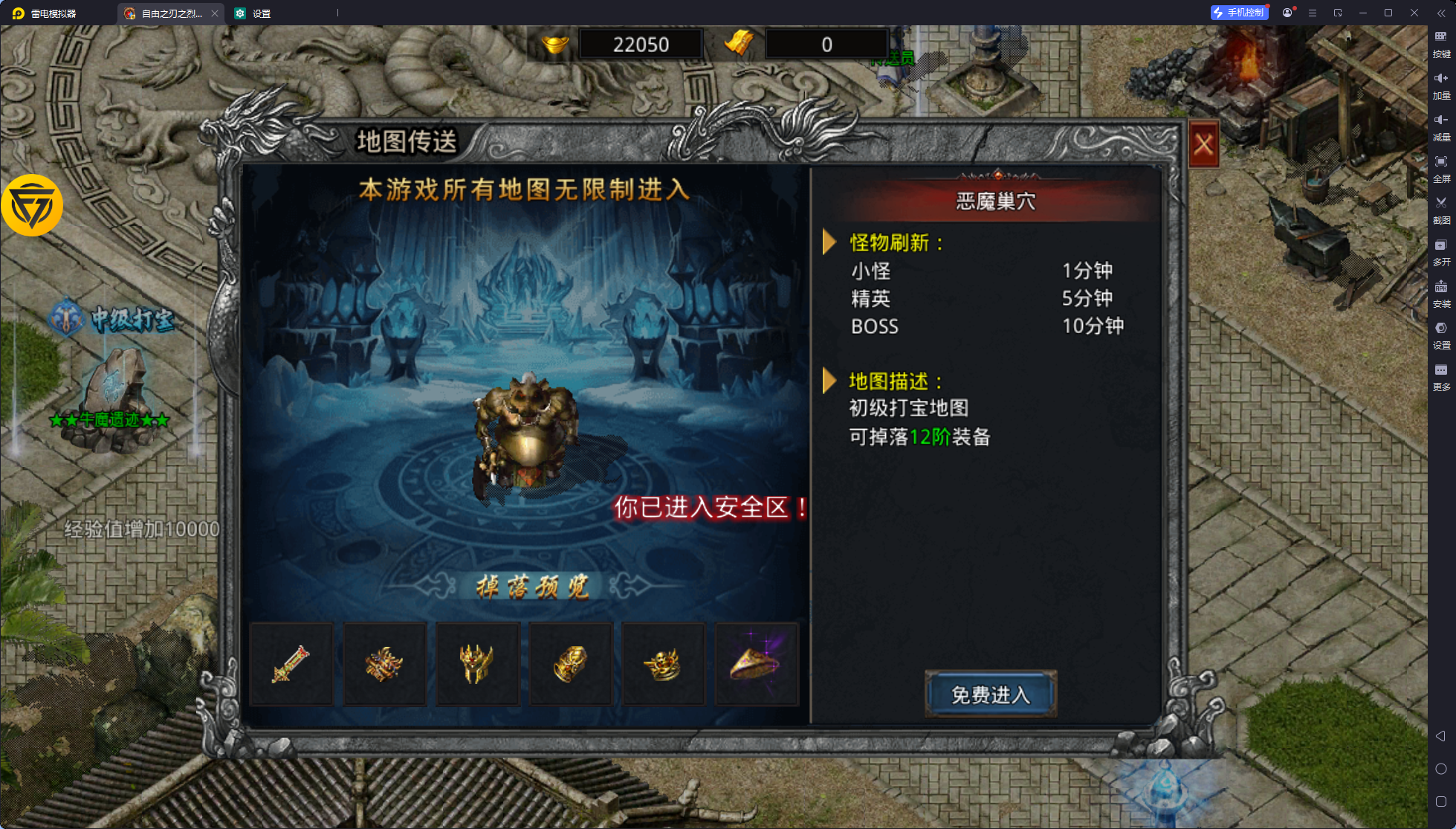
Task: Open the hamburger menu near window controls
Action: click(x=1313, y=13)
